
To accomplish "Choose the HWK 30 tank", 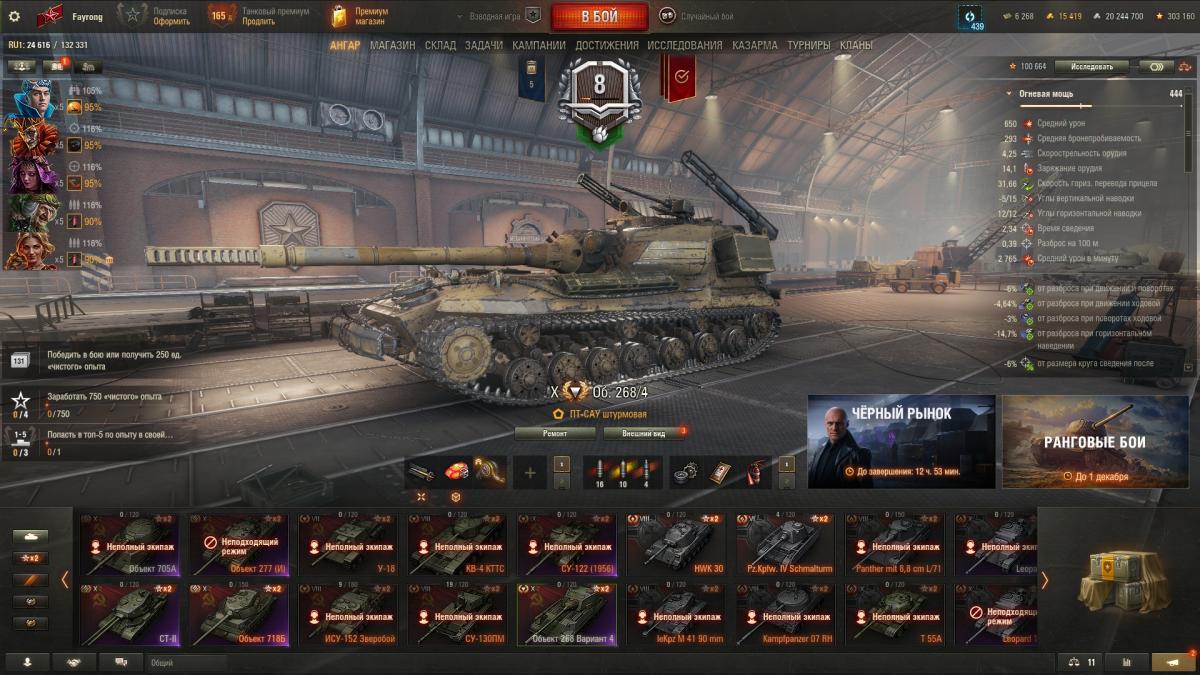I will (x=675, y=546).
